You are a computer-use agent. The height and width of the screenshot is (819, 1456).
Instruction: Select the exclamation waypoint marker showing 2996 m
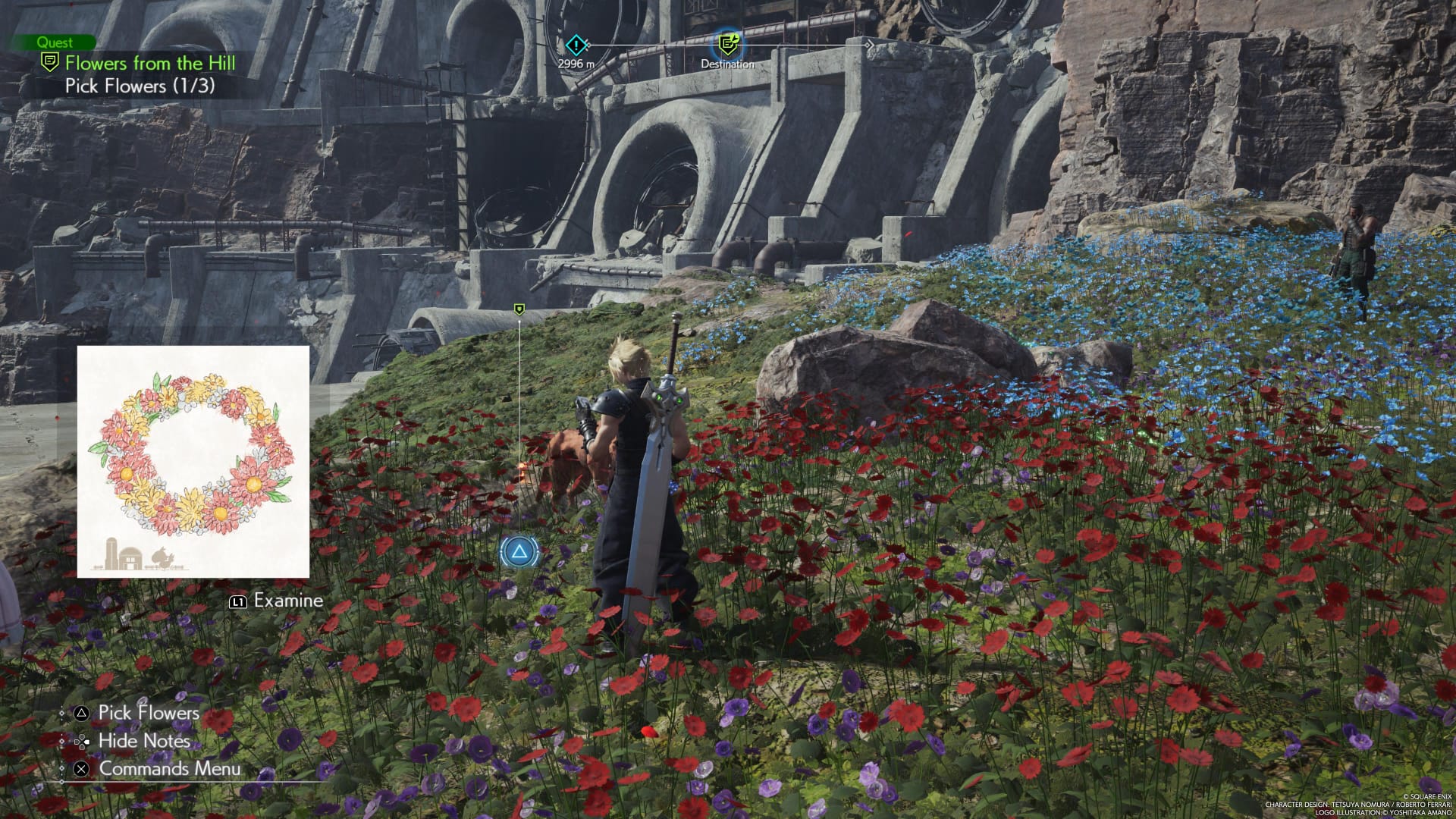pyautogui.click(x=574, y=45)
